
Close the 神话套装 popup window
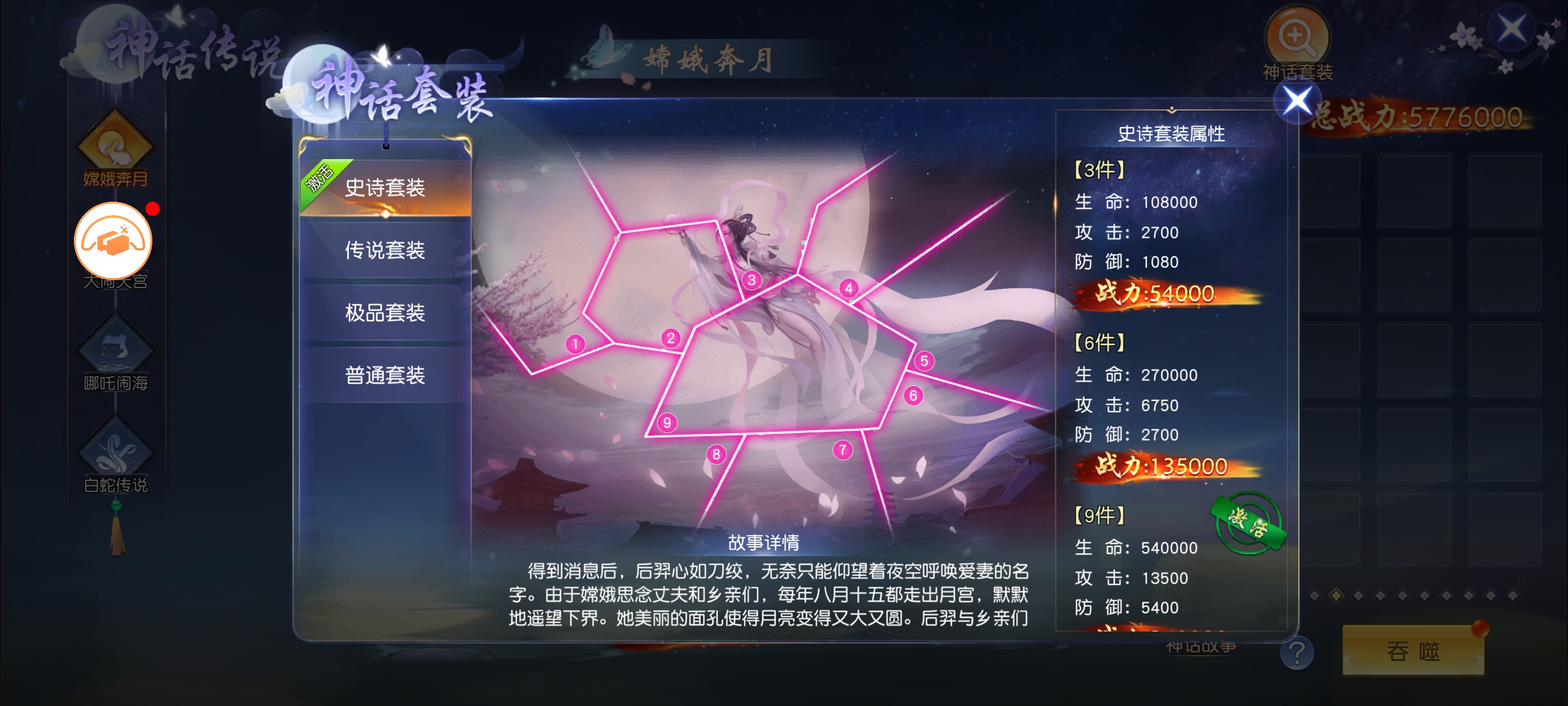pyautogui.click(x=1296, y=101)
